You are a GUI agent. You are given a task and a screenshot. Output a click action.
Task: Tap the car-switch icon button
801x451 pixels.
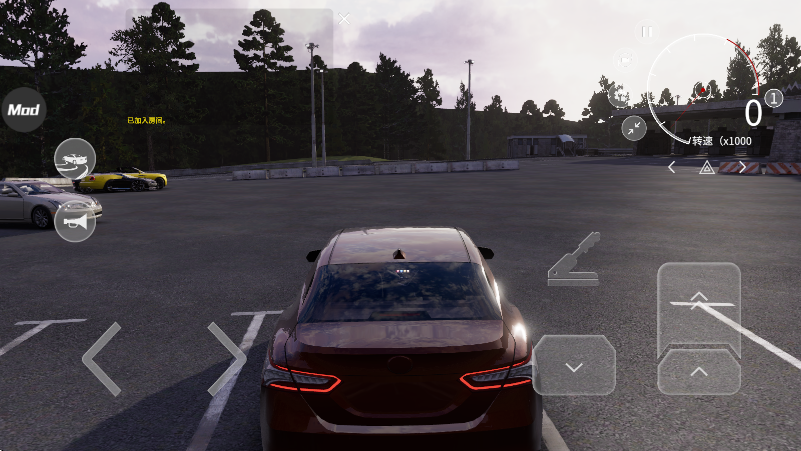[75, 159]
